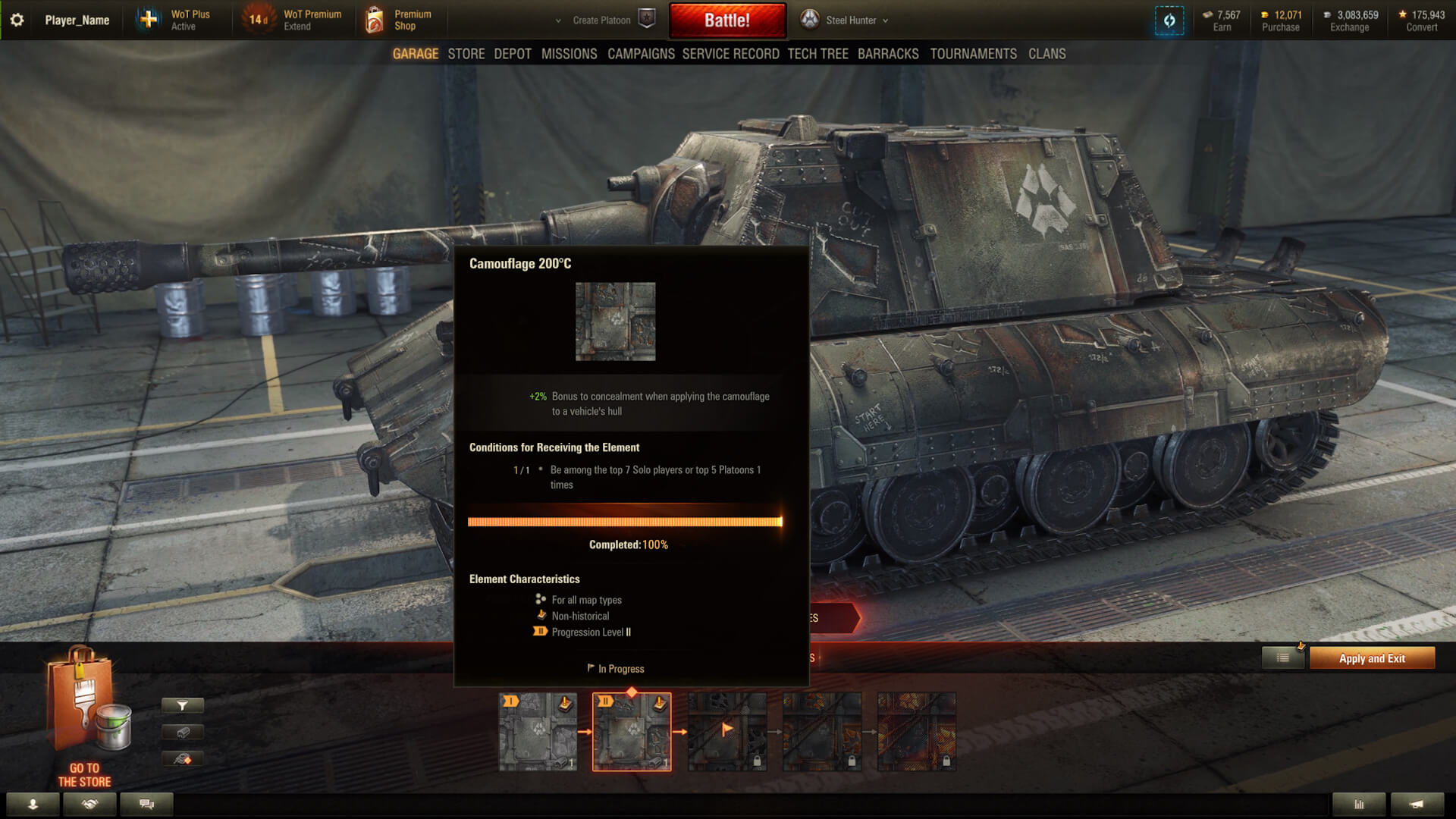Image resolution: width=1456 pixels, height=819 pixels.
Task: Confirm with Apply and Exit
Action: [x=1371, y=658]
